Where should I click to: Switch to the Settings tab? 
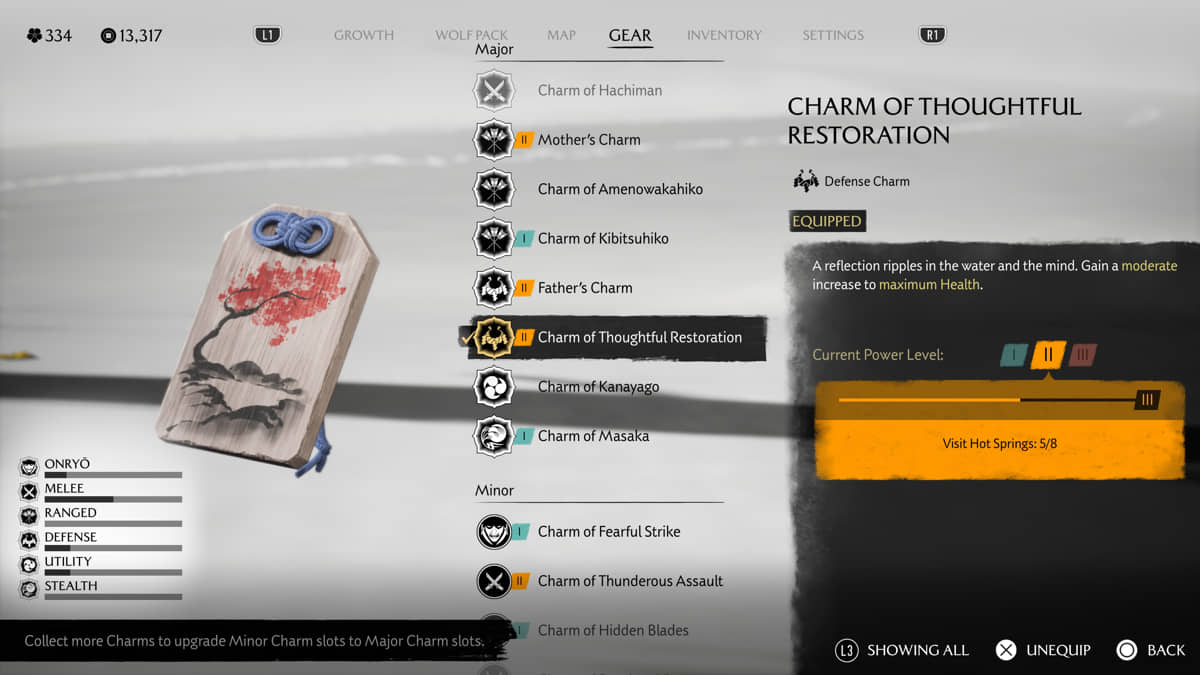coord(832,35)
